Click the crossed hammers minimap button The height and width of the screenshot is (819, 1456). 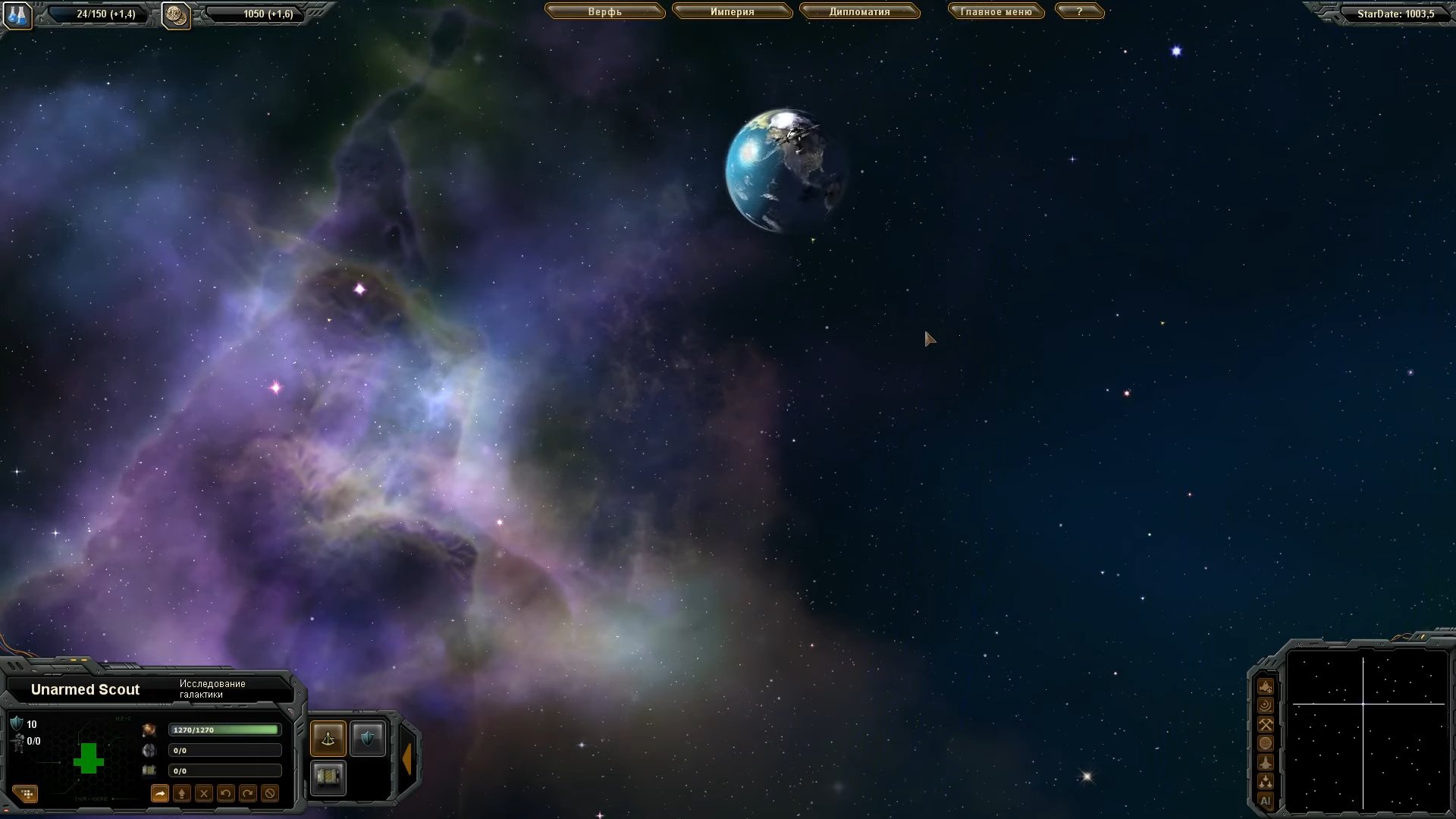click(x=1266, y=724)
